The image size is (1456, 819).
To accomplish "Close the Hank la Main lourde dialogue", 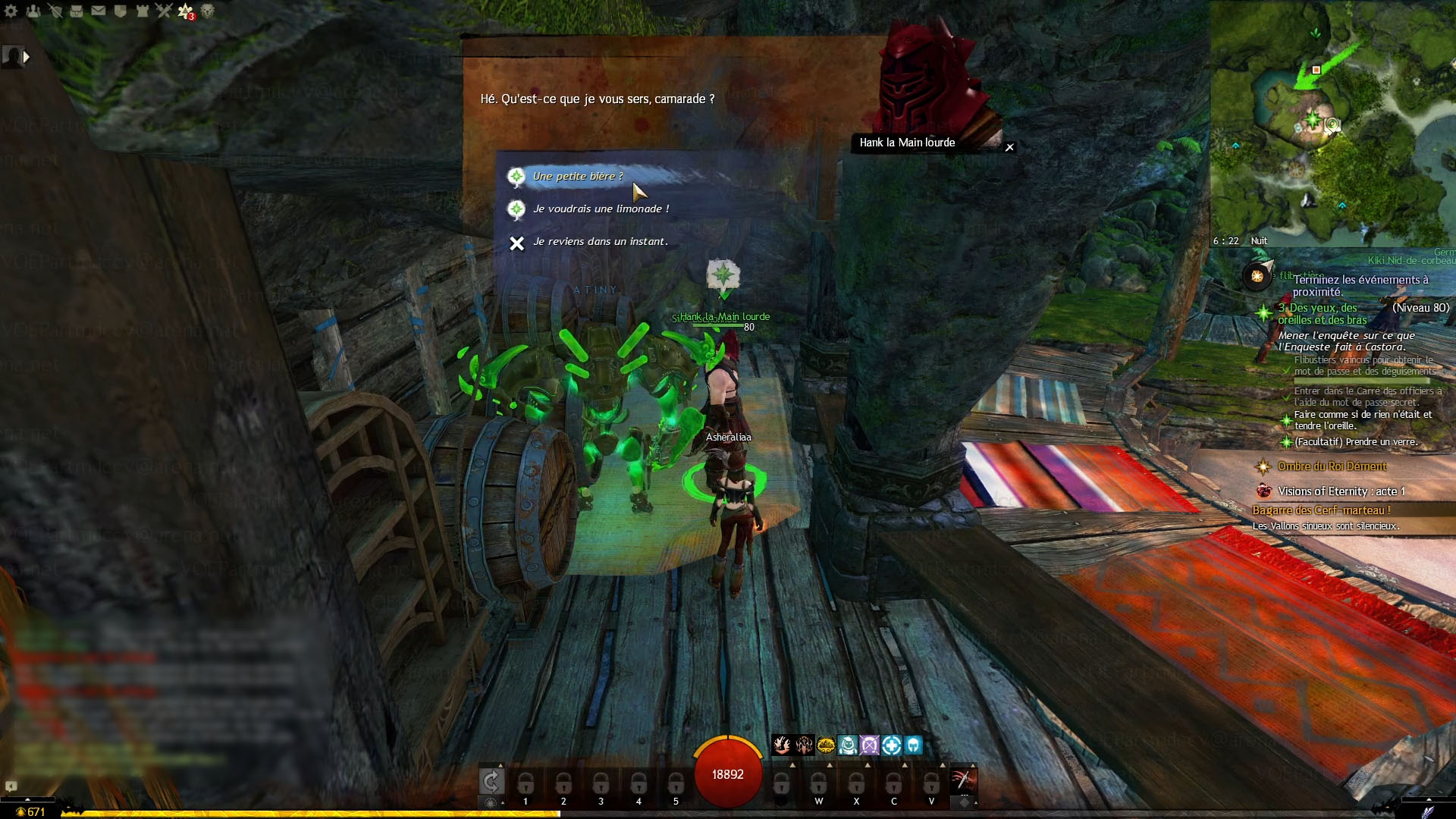I will [1009, 147].
